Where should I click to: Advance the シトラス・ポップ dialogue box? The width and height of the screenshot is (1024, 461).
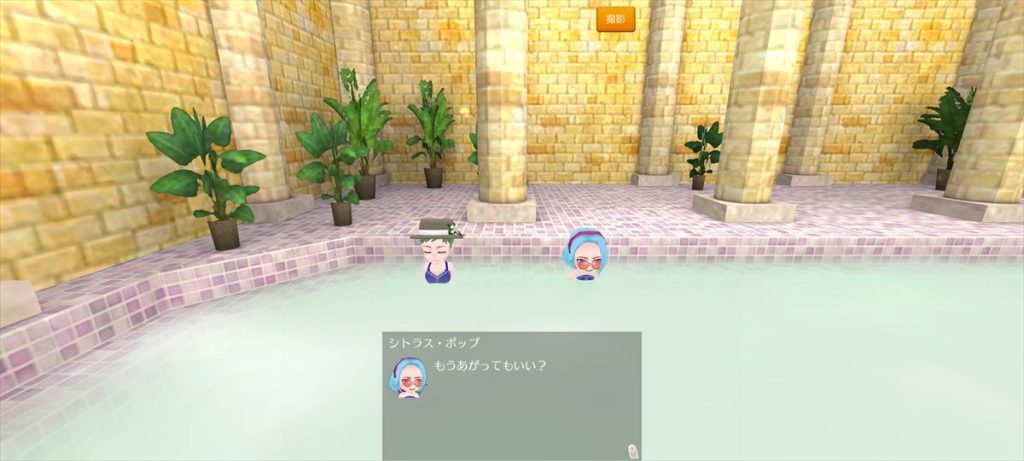(x=511, y=395)
